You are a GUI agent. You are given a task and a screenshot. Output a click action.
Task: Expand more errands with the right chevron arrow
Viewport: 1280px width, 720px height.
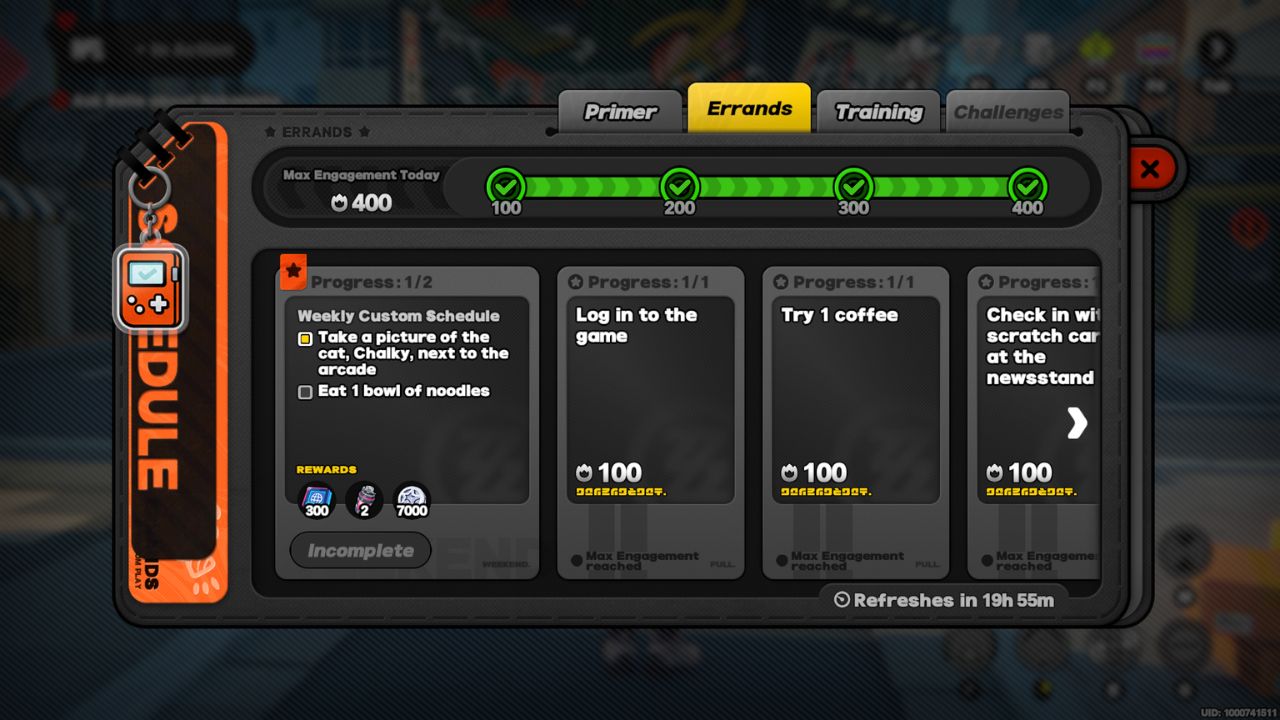(1077, 423)
